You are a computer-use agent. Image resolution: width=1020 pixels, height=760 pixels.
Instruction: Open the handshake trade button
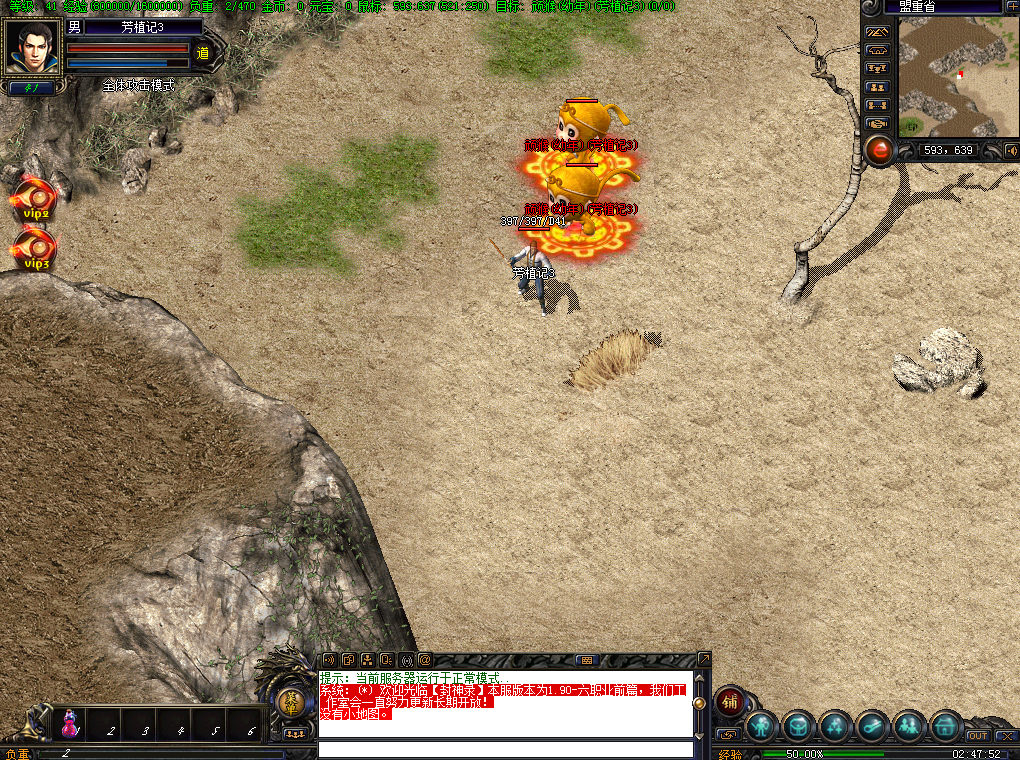(x=878, y=123)
